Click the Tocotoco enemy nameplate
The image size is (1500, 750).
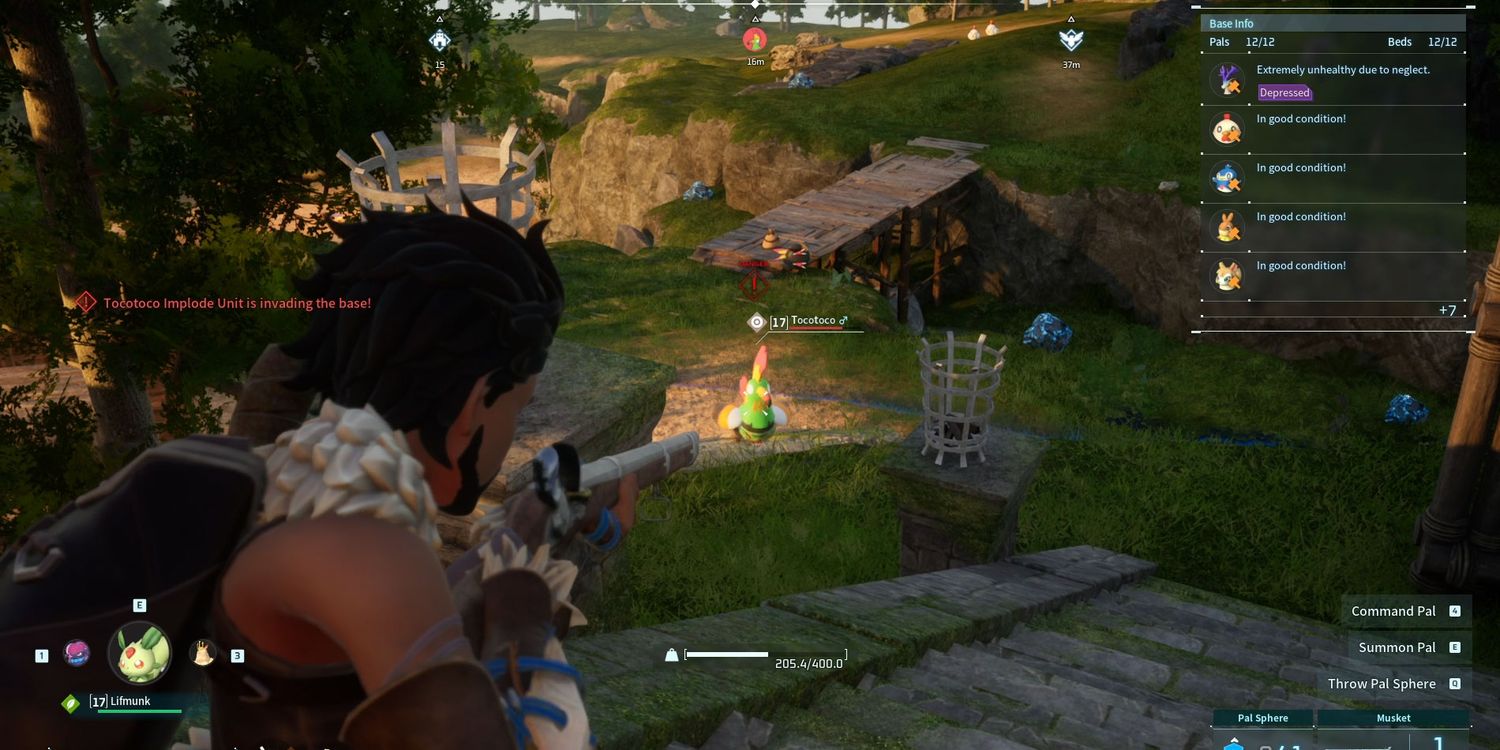[812, 321]
